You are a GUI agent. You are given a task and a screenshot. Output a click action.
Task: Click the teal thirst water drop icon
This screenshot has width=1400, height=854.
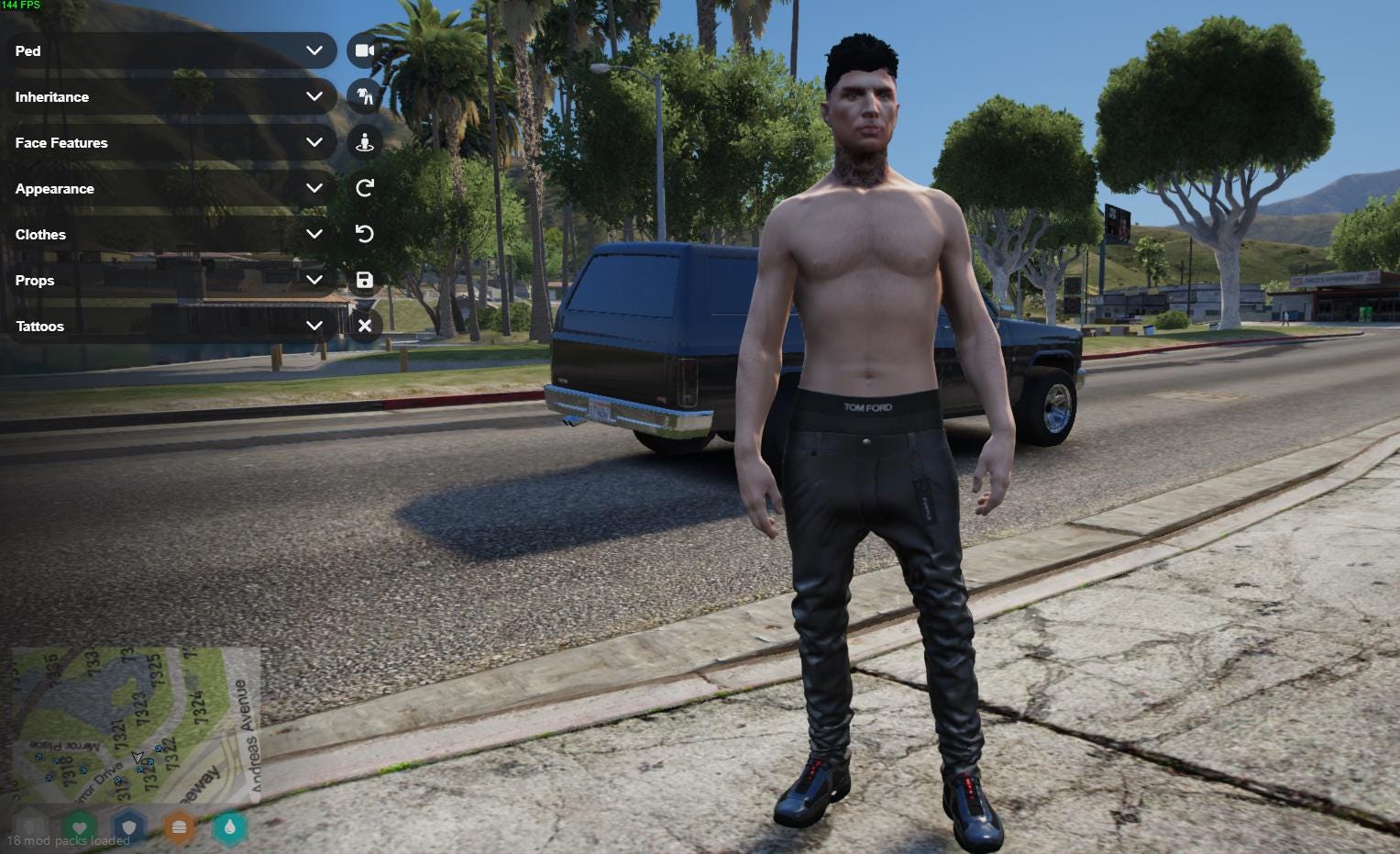(229, 827)
